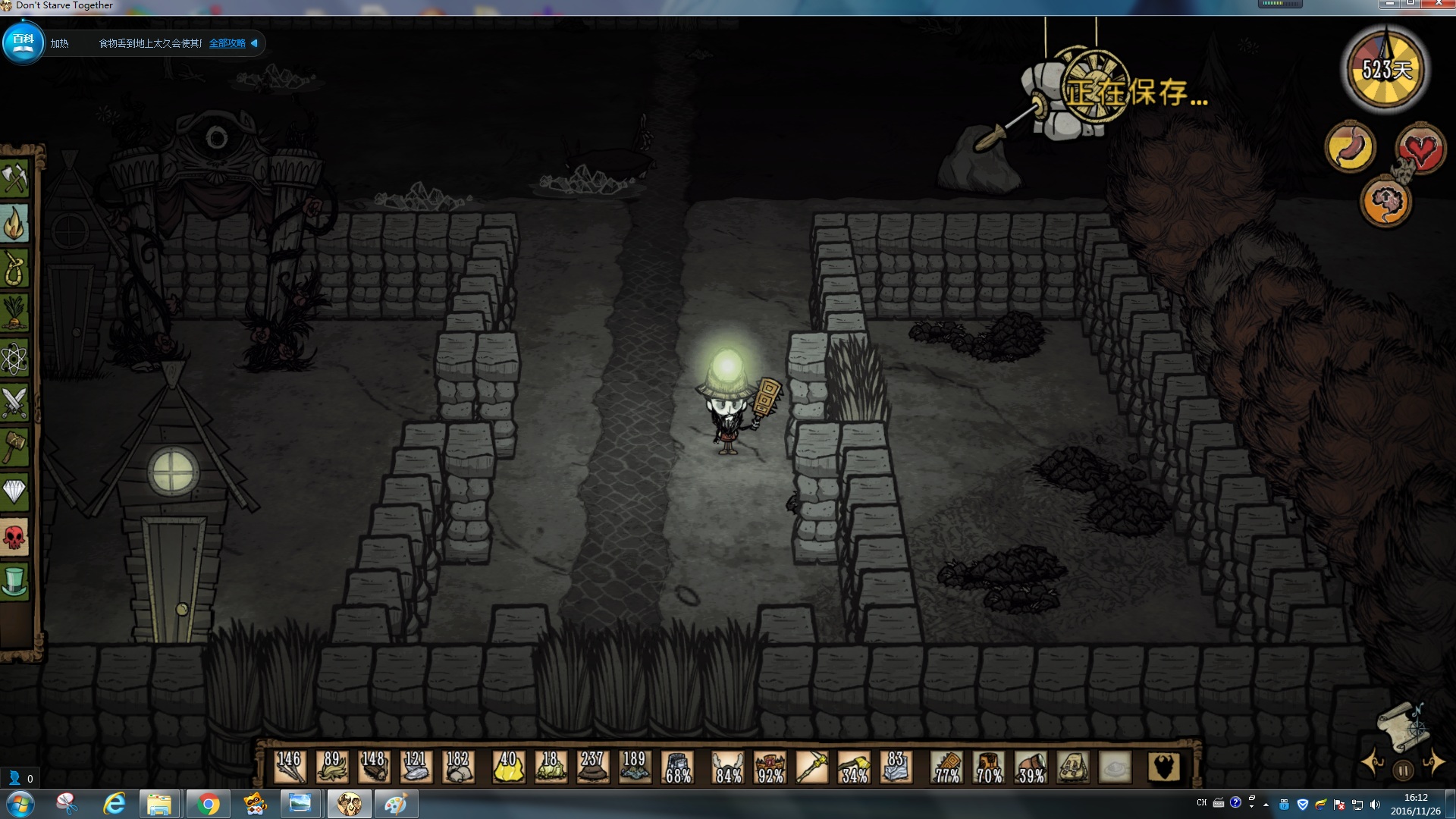The image size is (1456, 819).
Task: Select the Refine tab with diamond icon
Action: pos(14,492)
